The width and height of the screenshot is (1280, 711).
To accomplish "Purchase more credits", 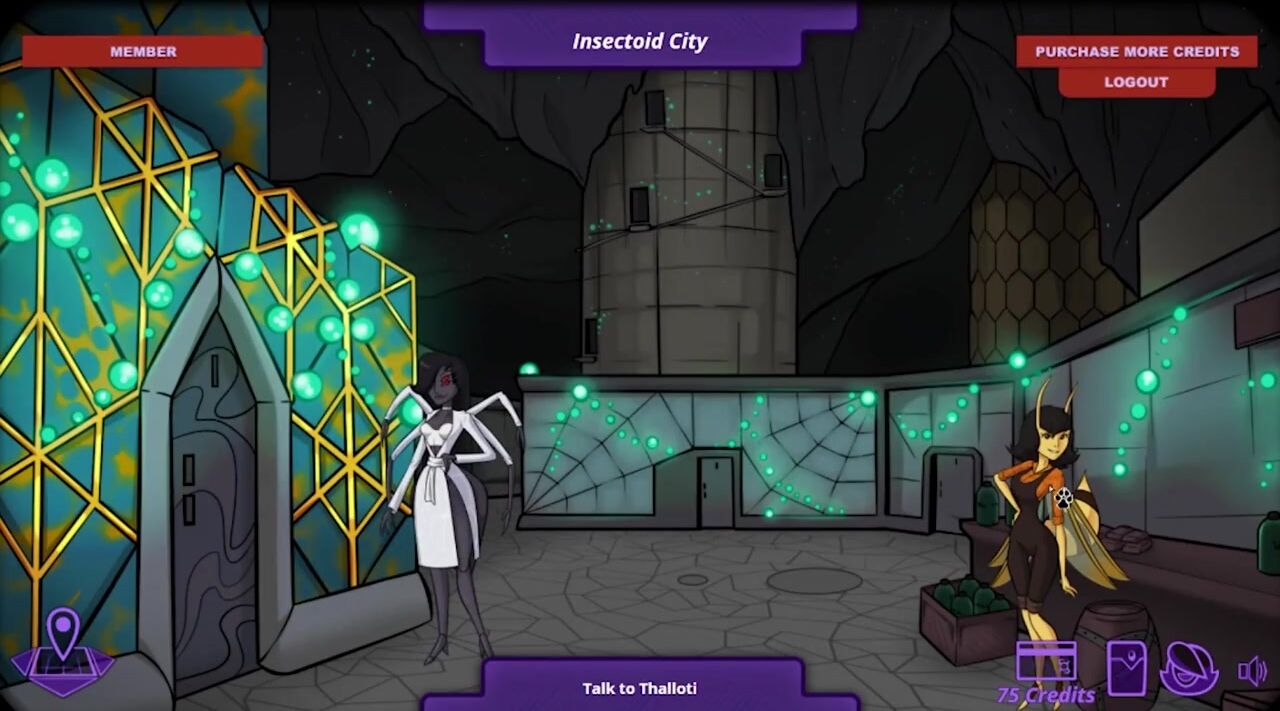I will [1137, 51].
